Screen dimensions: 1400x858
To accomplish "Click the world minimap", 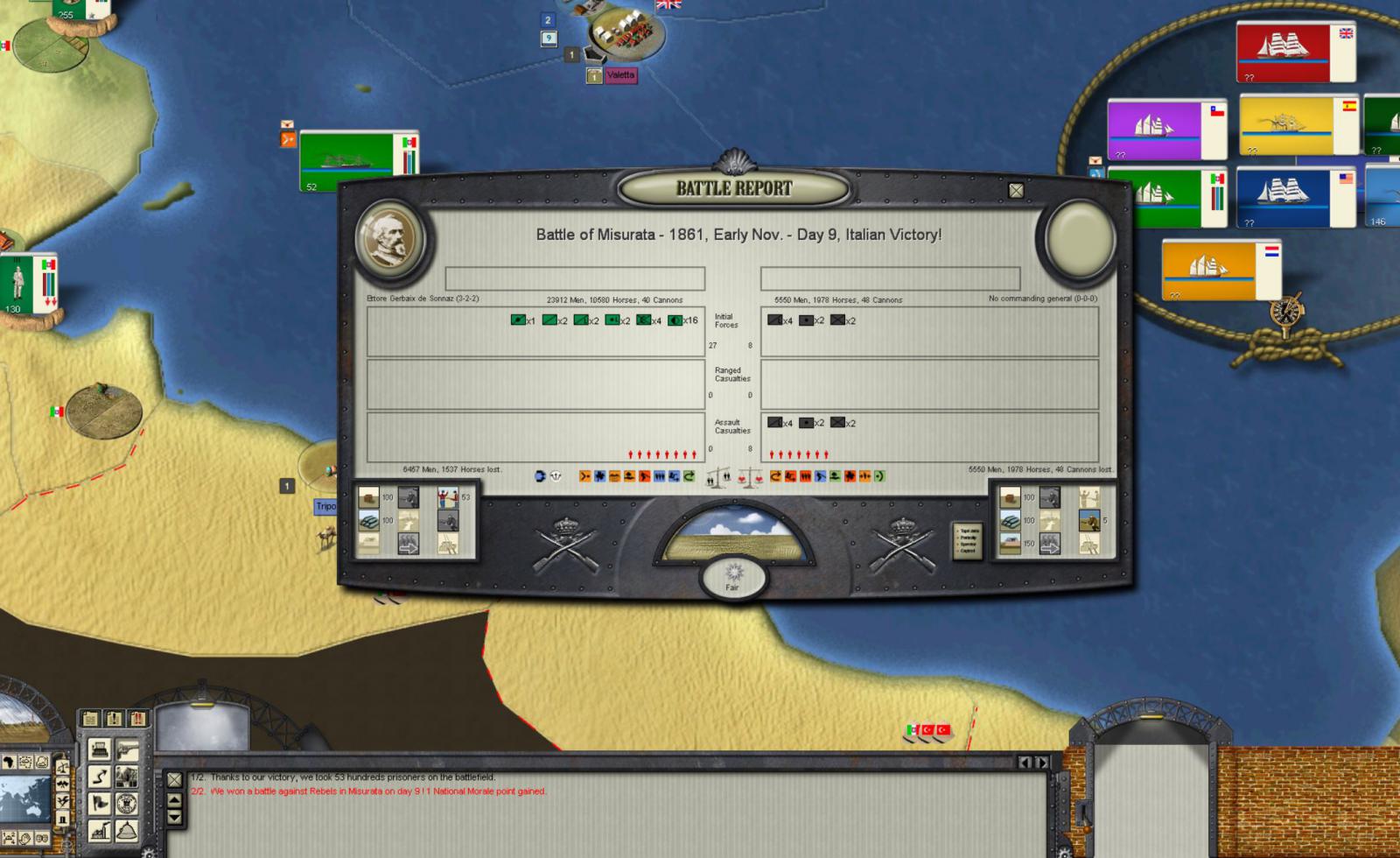I will coord(24,798).
